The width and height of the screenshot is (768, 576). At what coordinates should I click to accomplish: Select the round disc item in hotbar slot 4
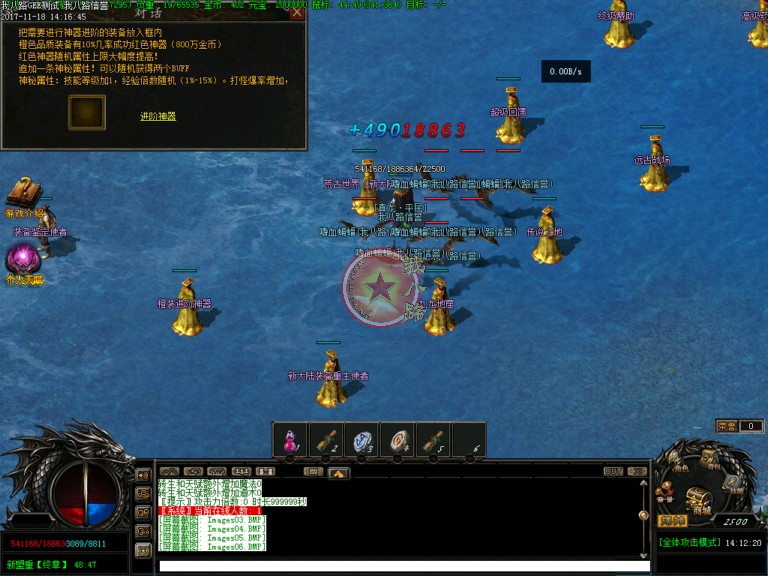click(x=398, y=440)
